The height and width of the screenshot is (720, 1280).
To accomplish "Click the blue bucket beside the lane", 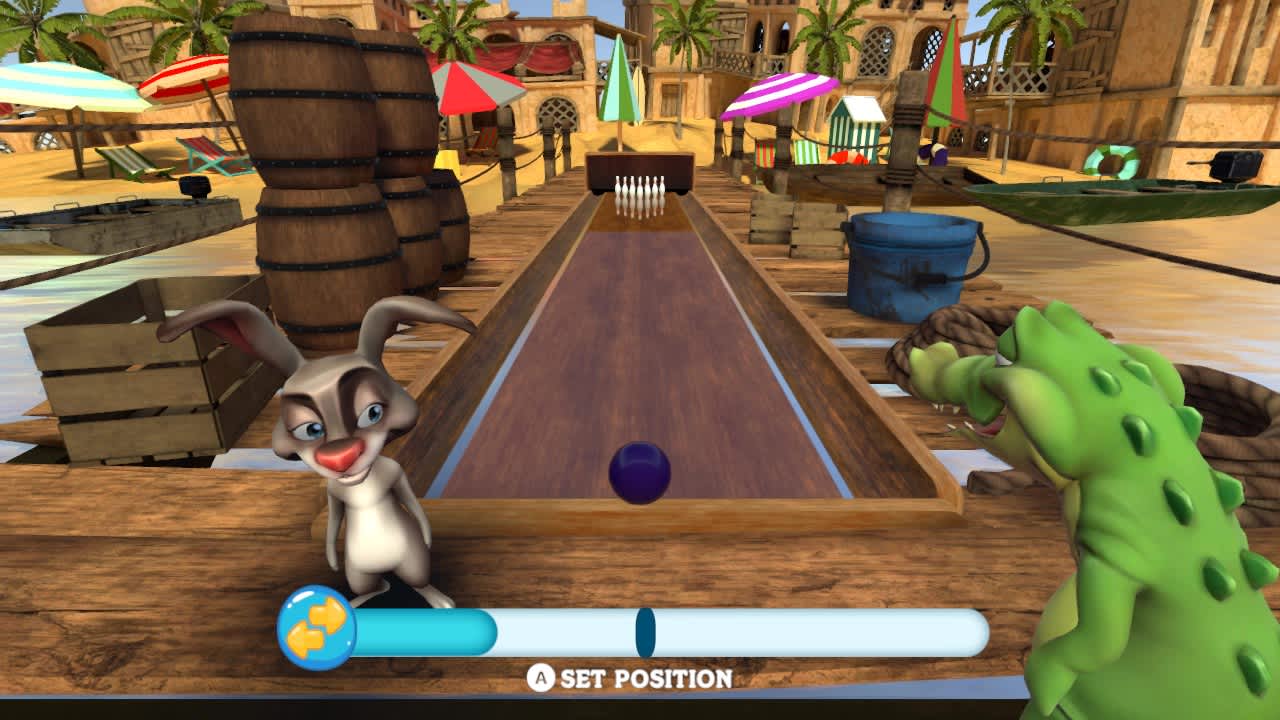I will coord(910,260).
